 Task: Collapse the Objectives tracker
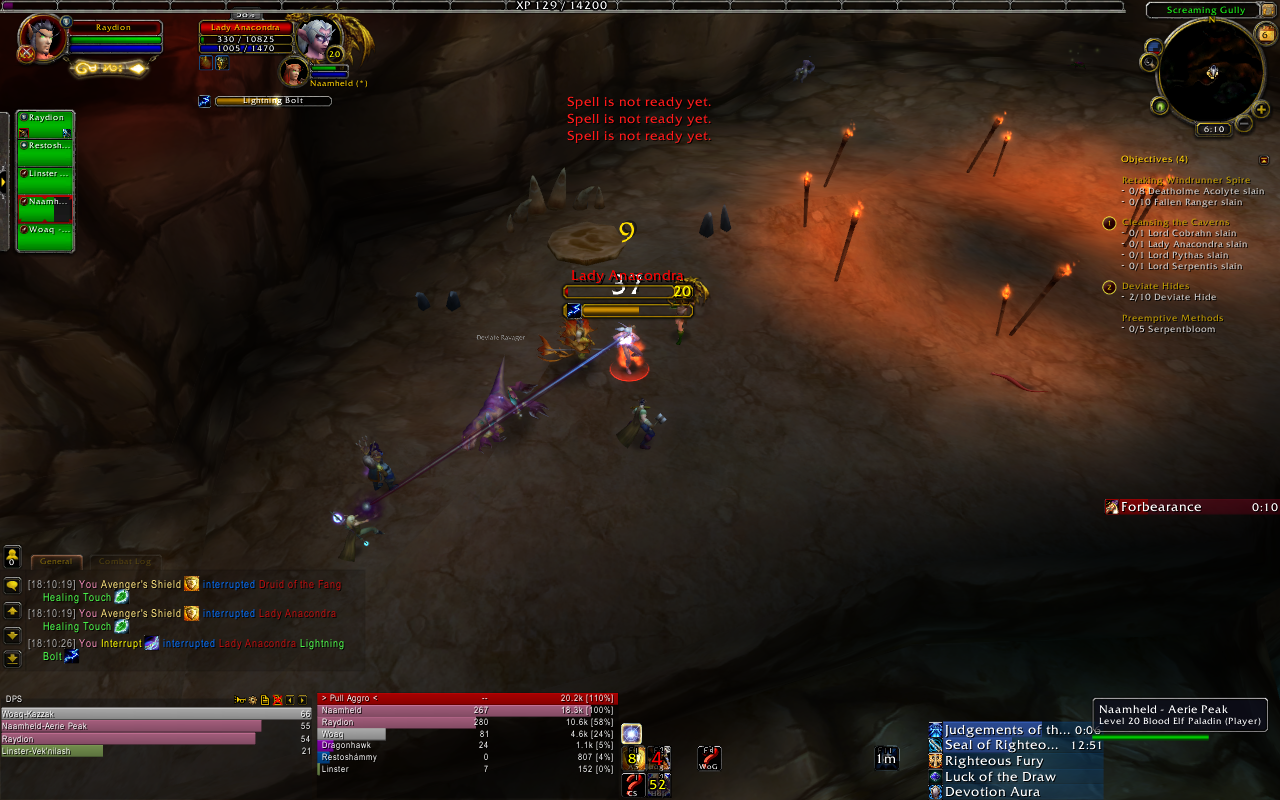[x=1264, y=159]
